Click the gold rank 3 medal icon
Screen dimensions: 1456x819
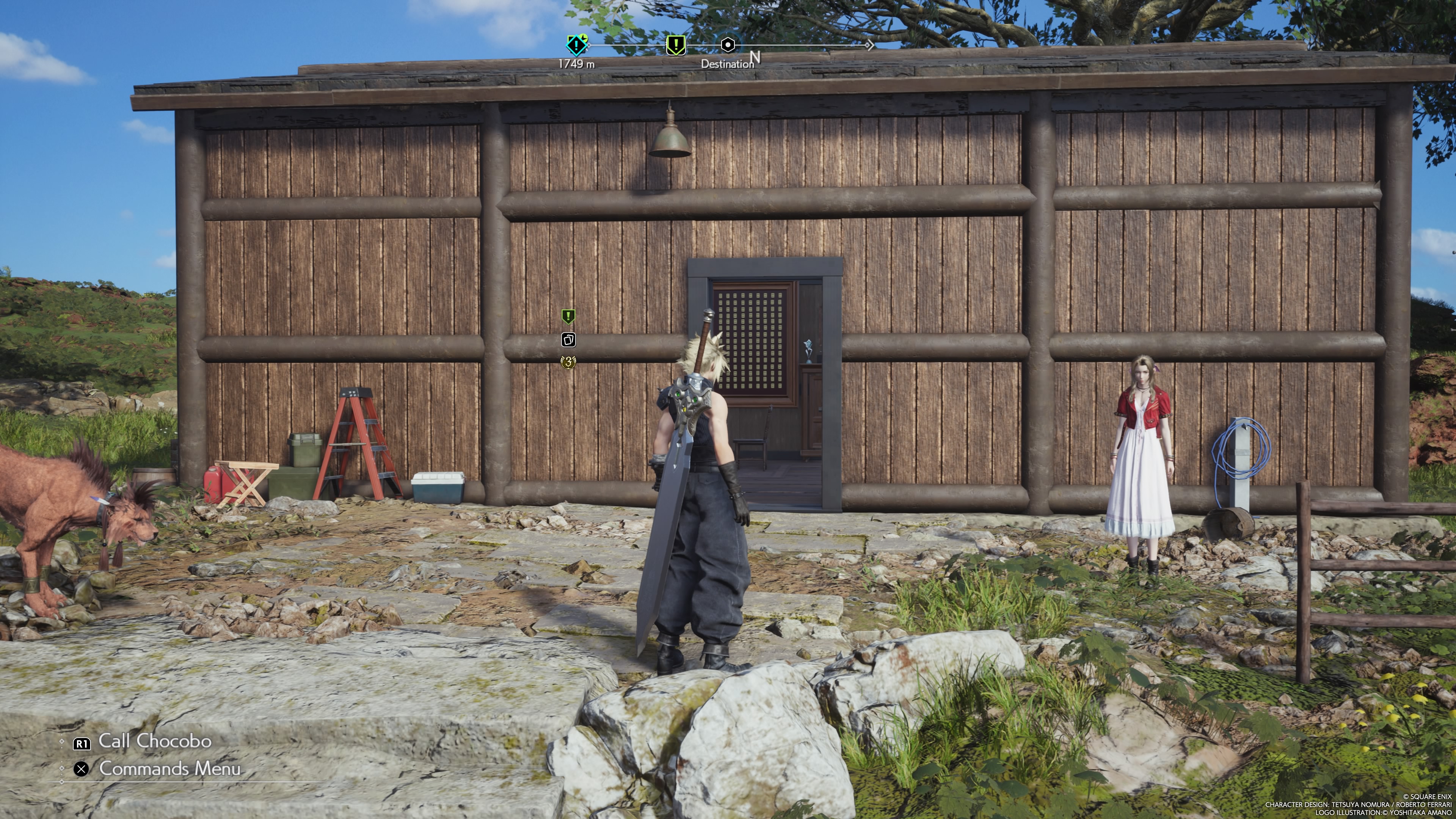pos(569,362)
